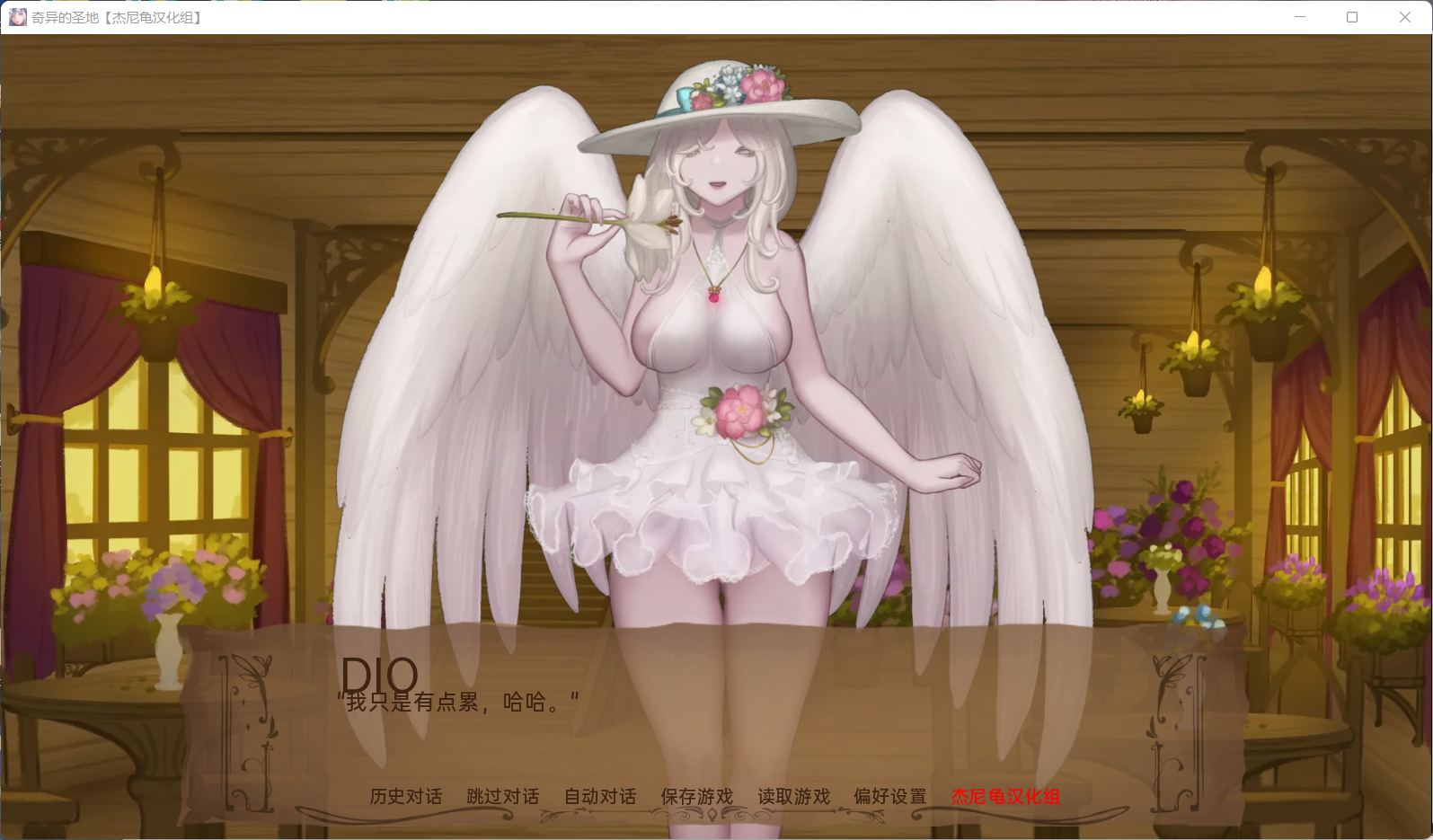
Task: Click the dialogue text to advance the story
Action: pos(458,703)
